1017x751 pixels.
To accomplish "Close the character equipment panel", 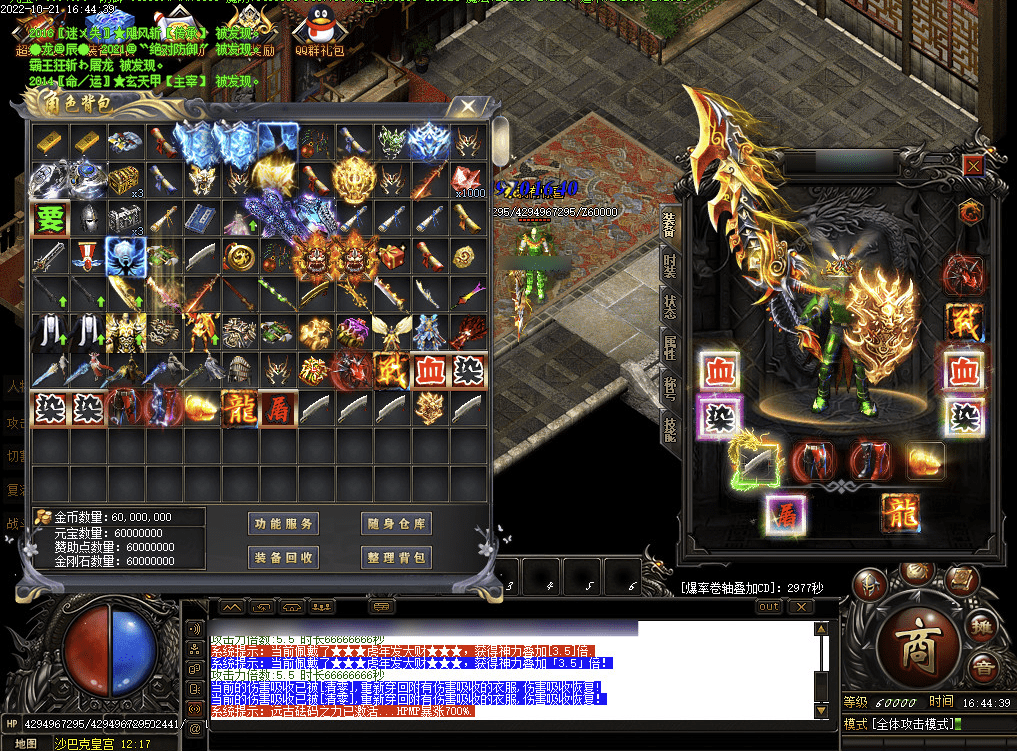I will (x=972, y=165).
